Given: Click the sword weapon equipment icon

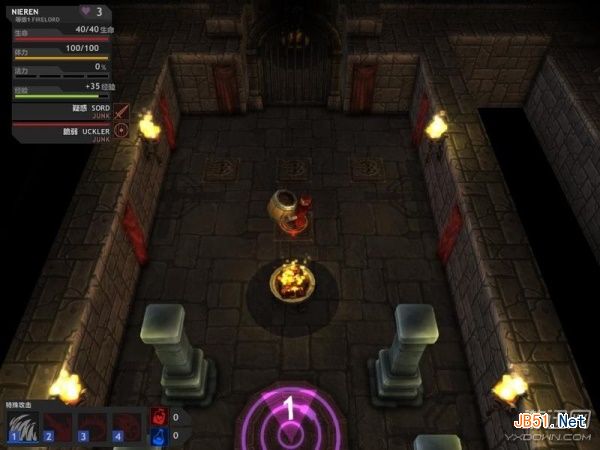Looking at the screenshot, I should coord(122,111).
